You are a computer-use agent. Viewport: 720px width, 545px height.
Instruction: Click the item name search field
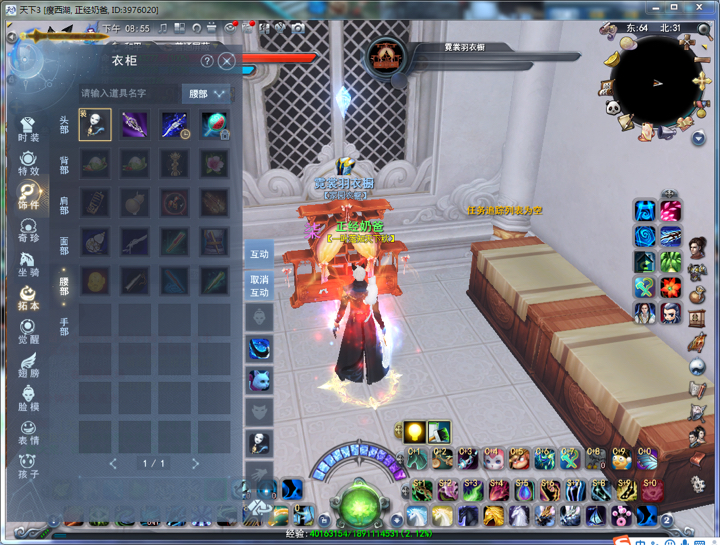pos(128,93)
